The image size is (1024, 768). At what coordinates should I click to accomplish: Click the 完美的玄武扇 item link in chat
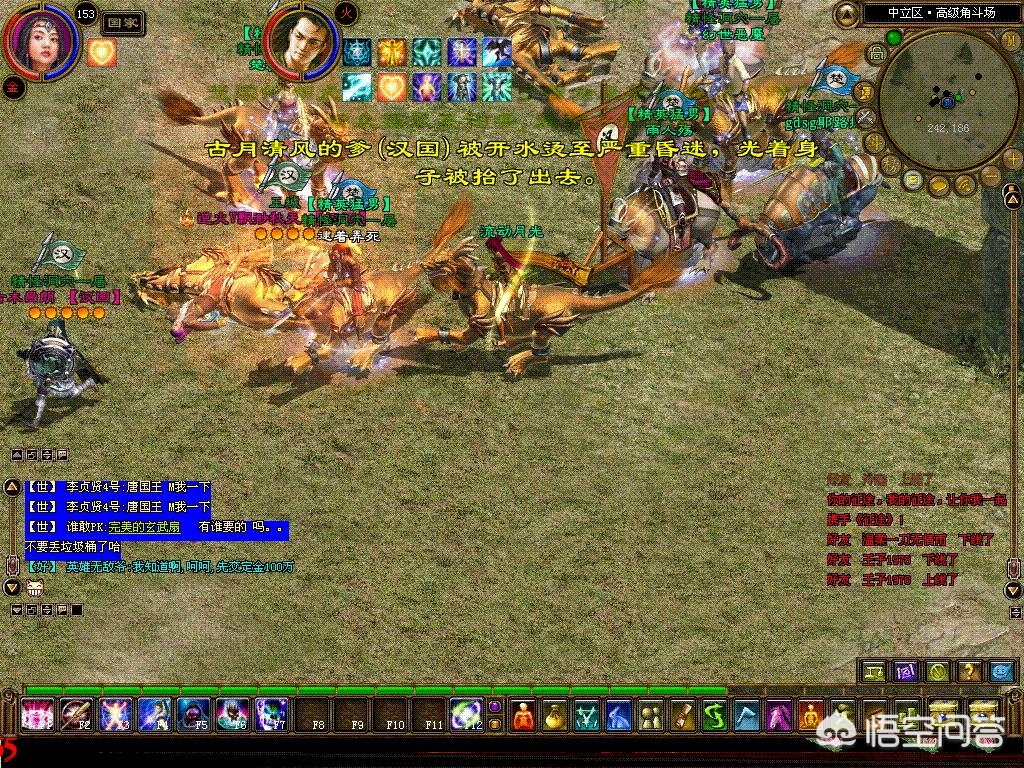(144, 526)
